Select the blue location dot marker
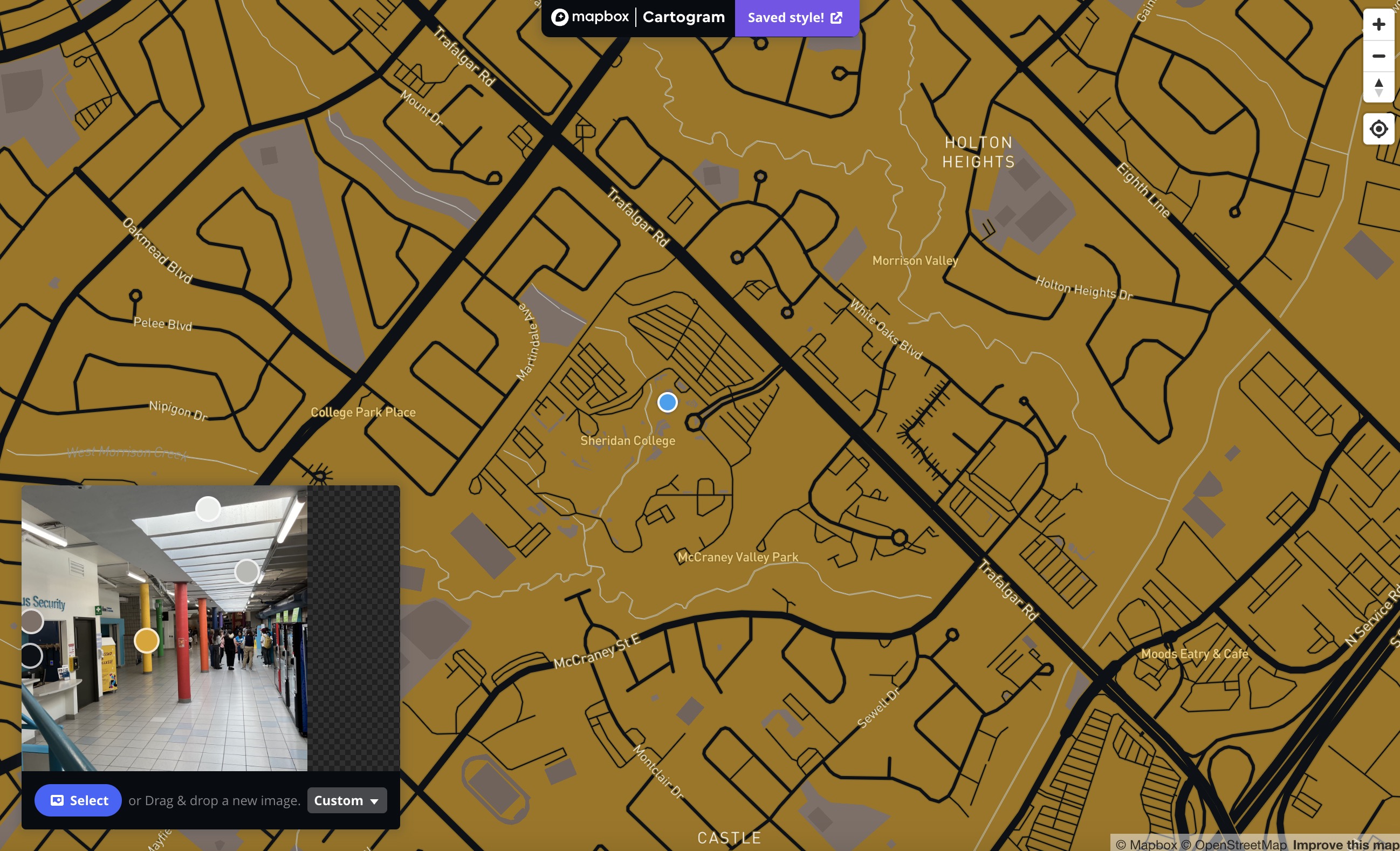Screen dimensions: 1400x851 (667, 402)
